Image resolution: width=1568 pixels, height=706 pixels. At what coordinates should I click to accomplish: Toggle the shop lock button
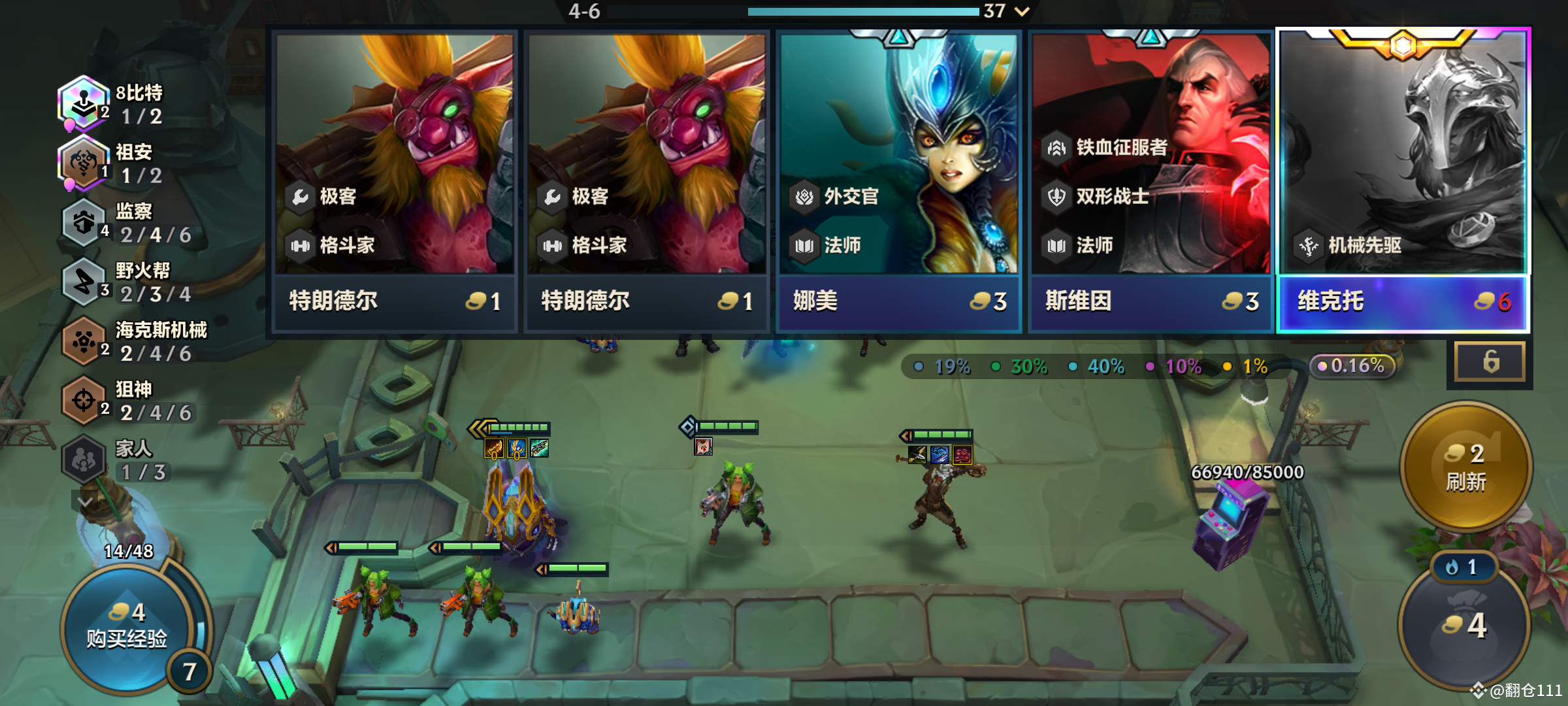(x=1490, y=361)
